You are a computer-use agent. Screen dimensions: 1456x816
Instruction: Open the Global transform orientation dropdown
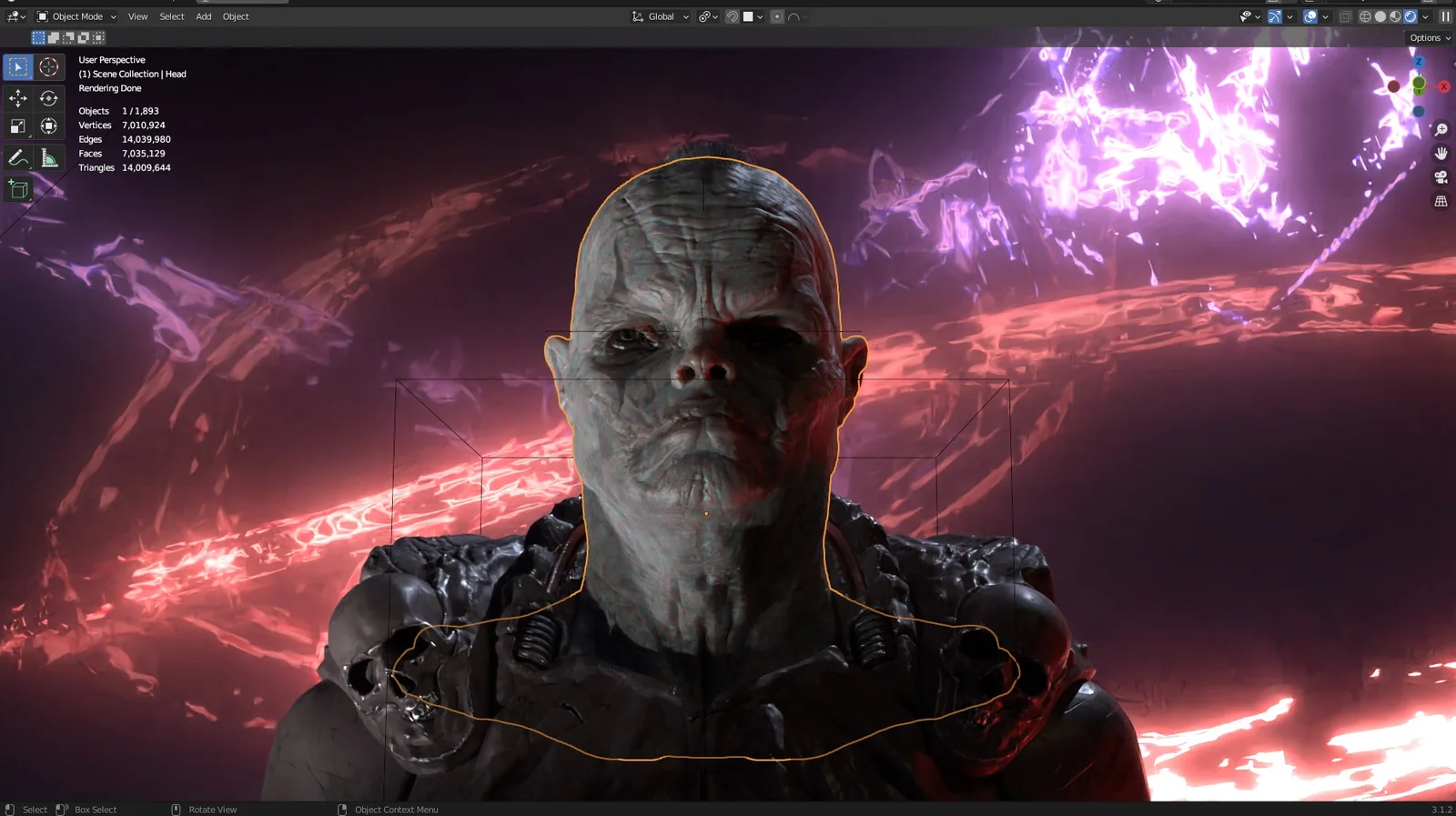(x=661, y=15)
